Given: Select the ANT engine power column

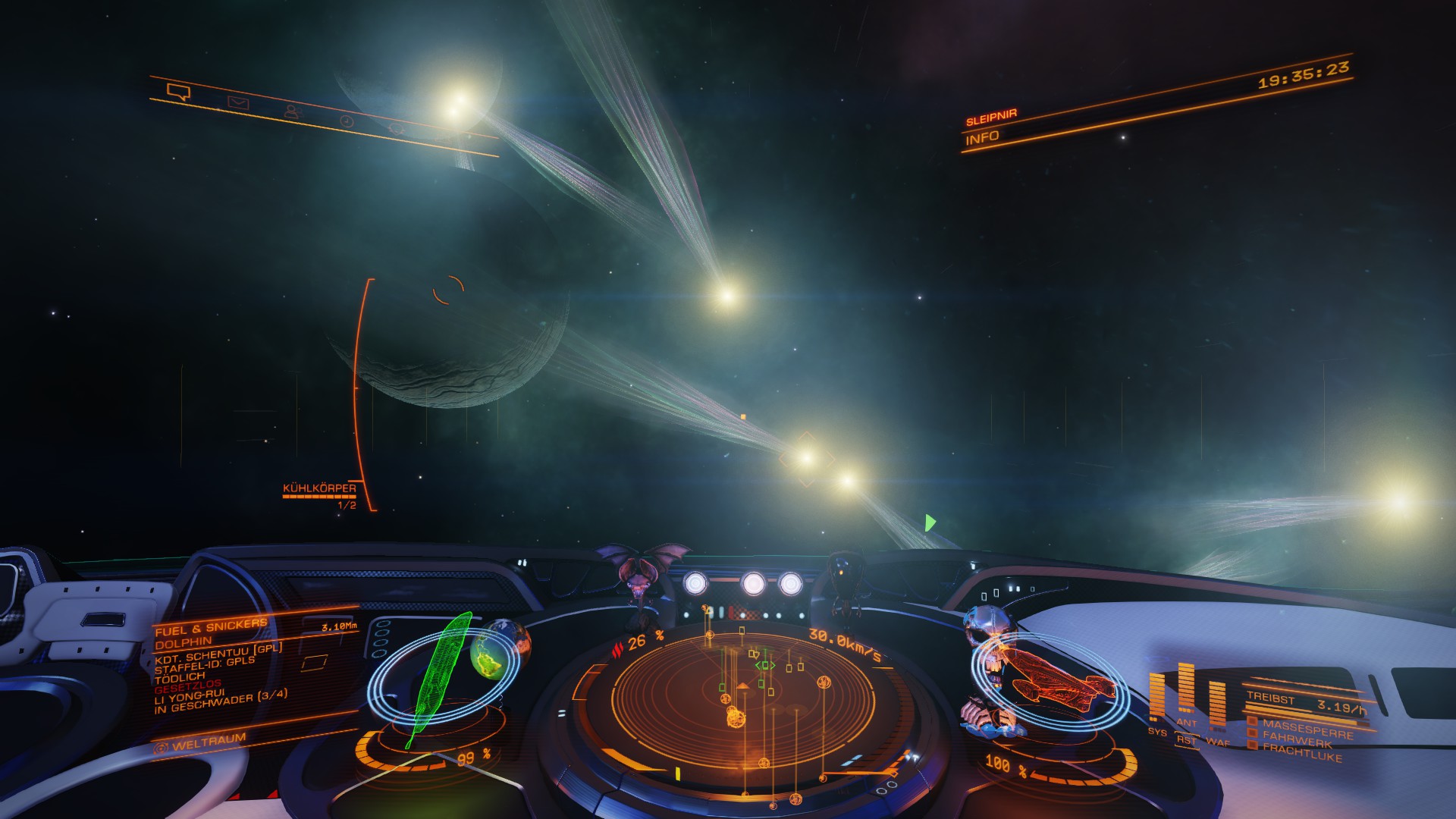Looking at the screenshot, I should [1187, 689].
